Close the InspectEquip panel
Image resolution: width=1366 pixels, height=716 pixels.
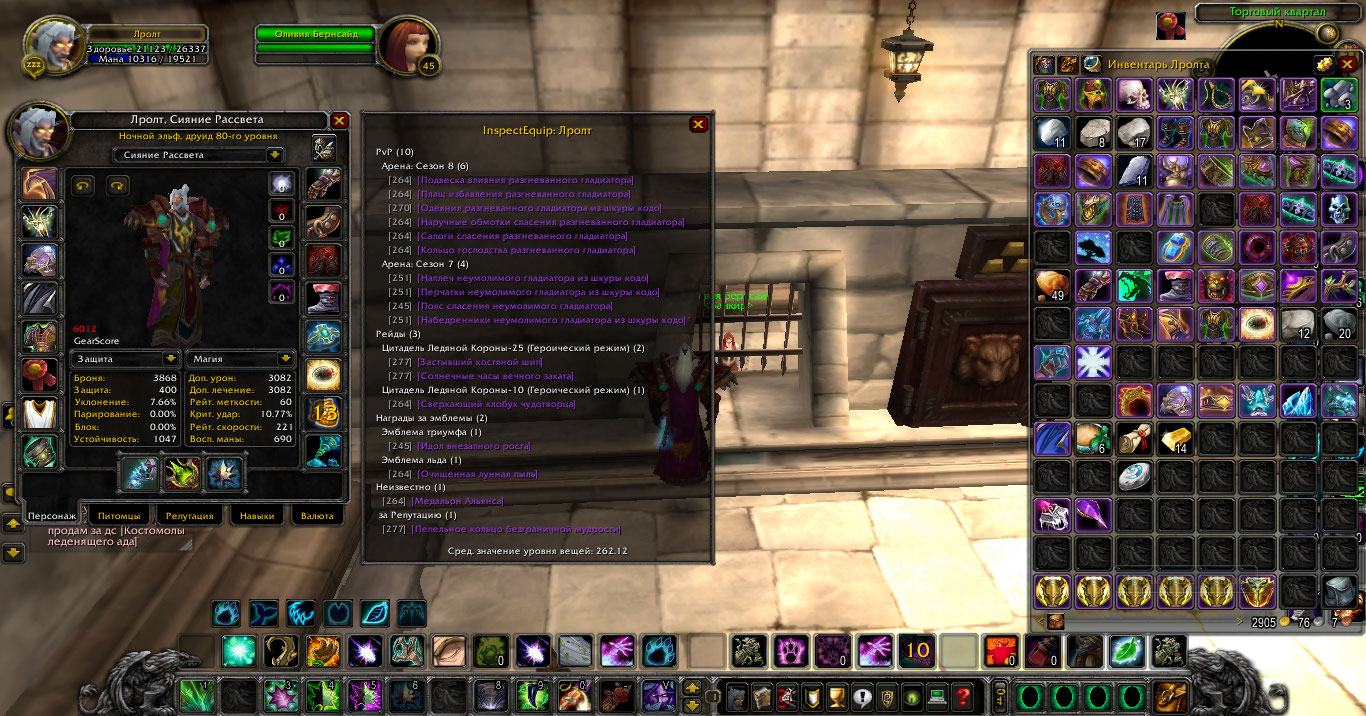[698, 124]
